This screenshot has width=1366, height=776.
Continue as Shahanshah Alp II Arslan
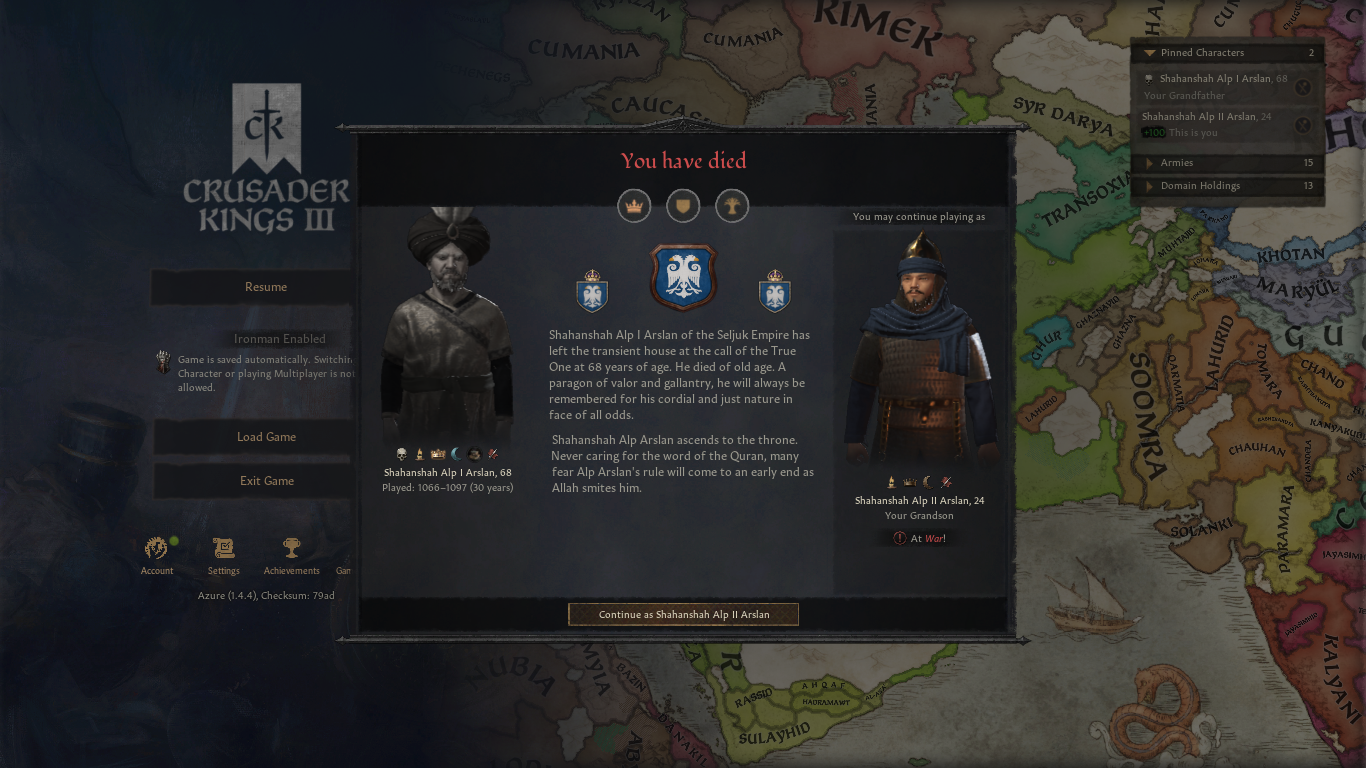click(x=683, y=614)
